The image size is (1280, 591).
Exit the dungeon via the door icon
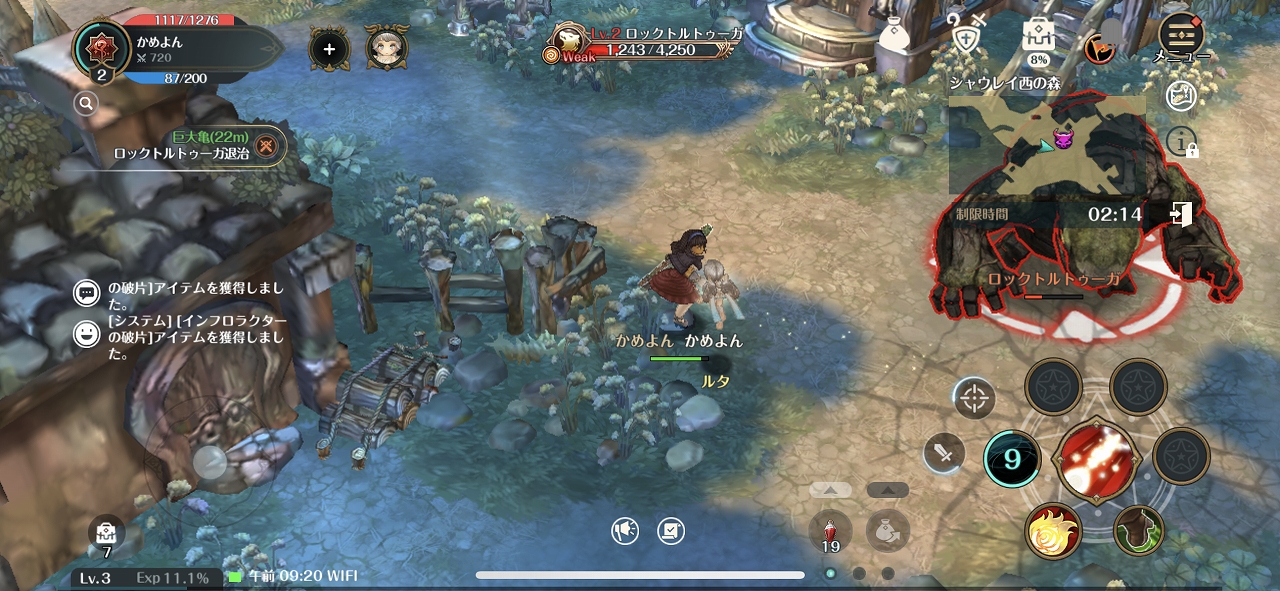tap(1180, 214)
